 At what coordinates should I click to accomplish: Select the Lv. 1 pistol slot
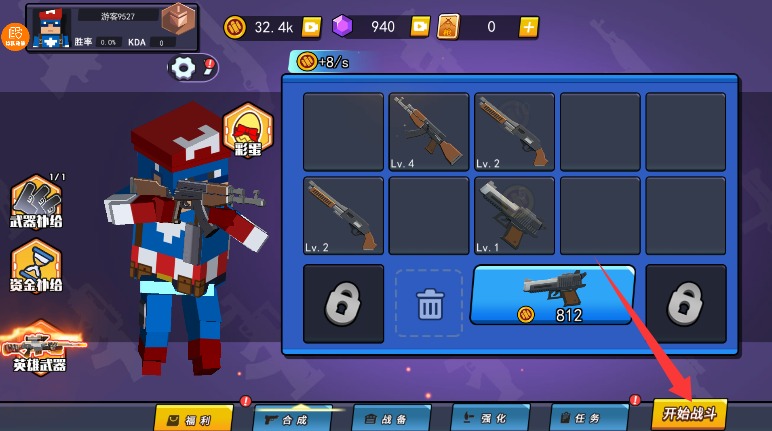coord(514,215)
